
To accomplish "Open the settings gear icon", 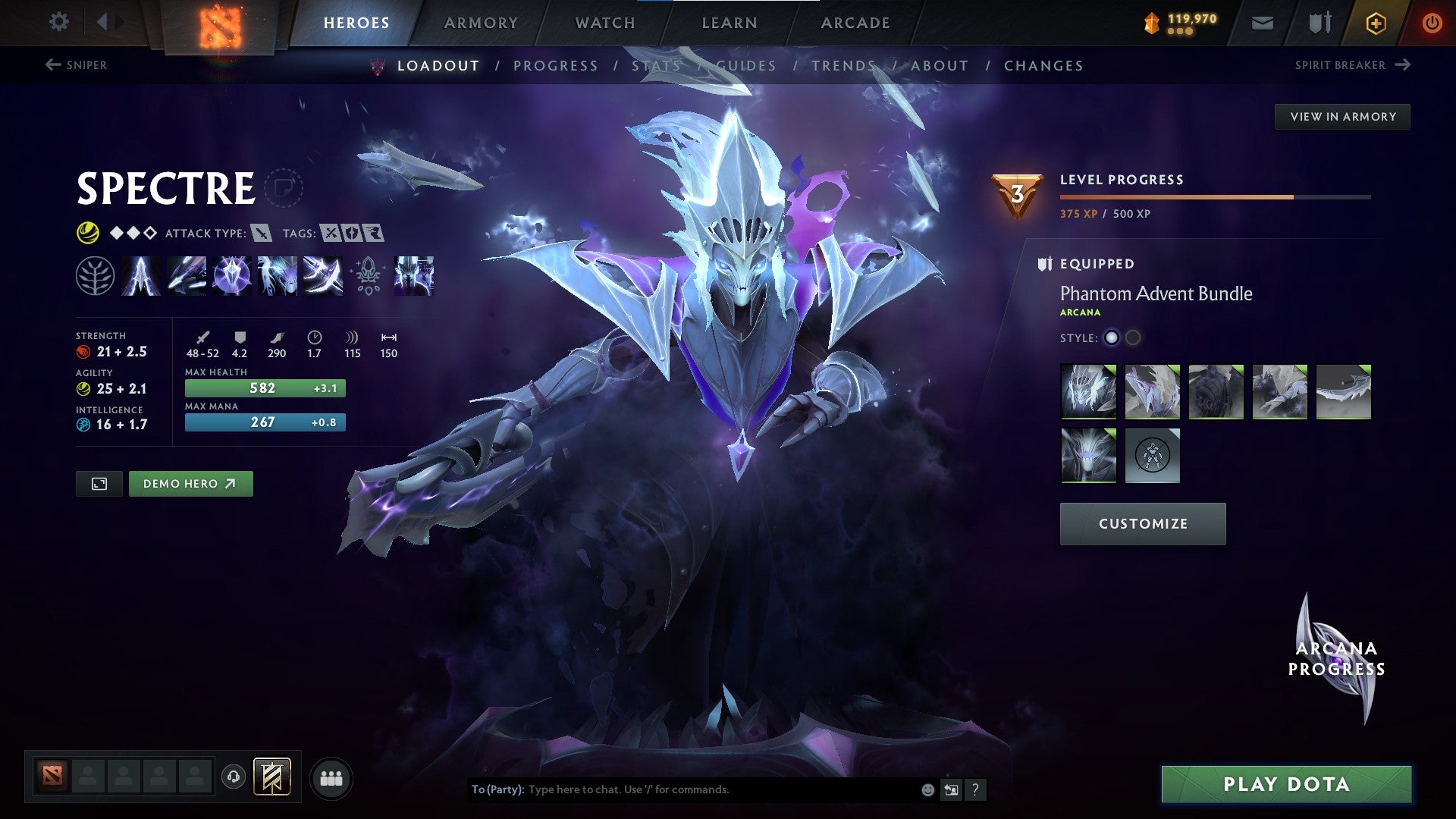I will click(58, 22).
